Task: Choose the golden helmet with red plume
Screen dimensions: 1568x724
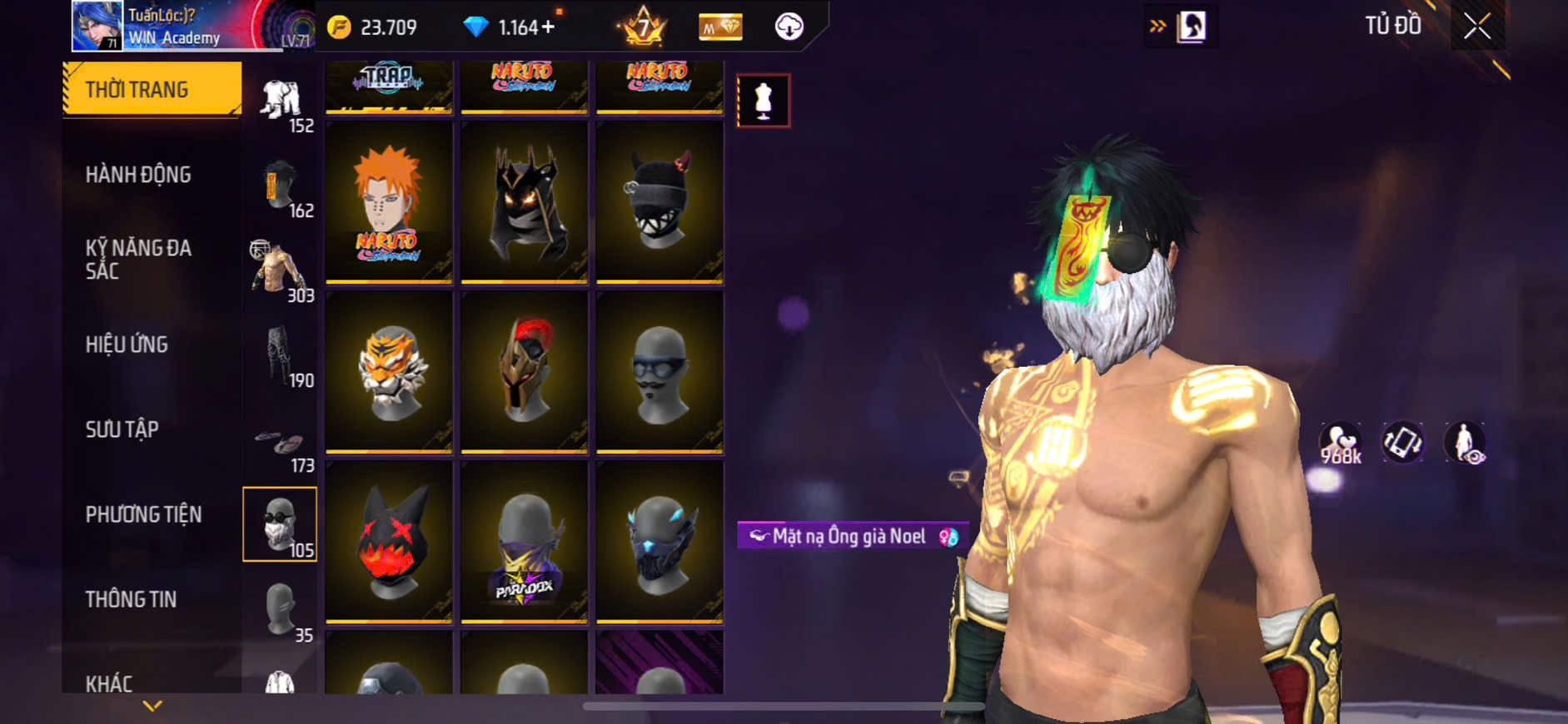Action: click(x=524, y=372)
